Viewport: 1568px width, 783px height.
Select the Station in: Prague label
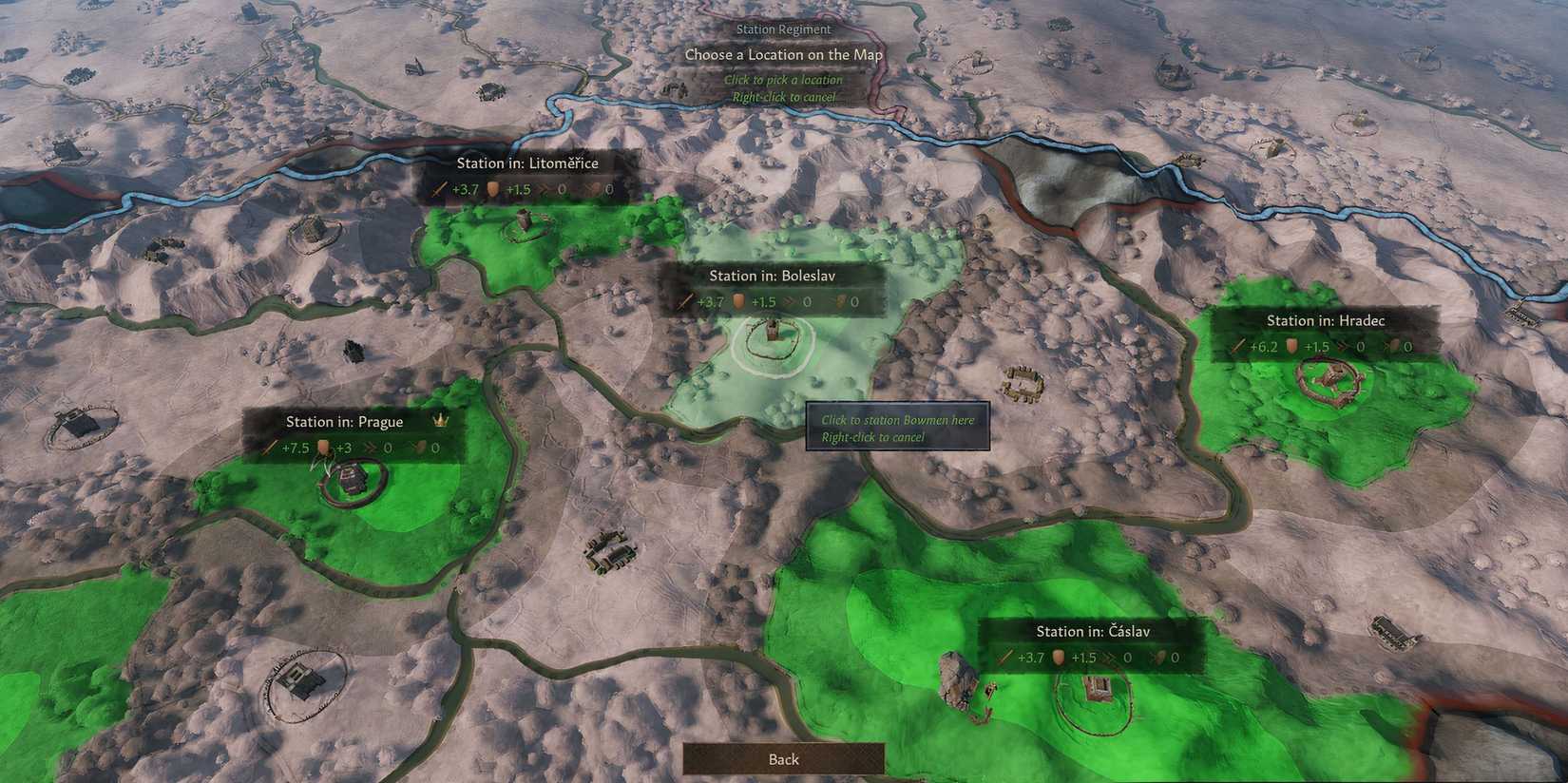(x=345, y=420)
